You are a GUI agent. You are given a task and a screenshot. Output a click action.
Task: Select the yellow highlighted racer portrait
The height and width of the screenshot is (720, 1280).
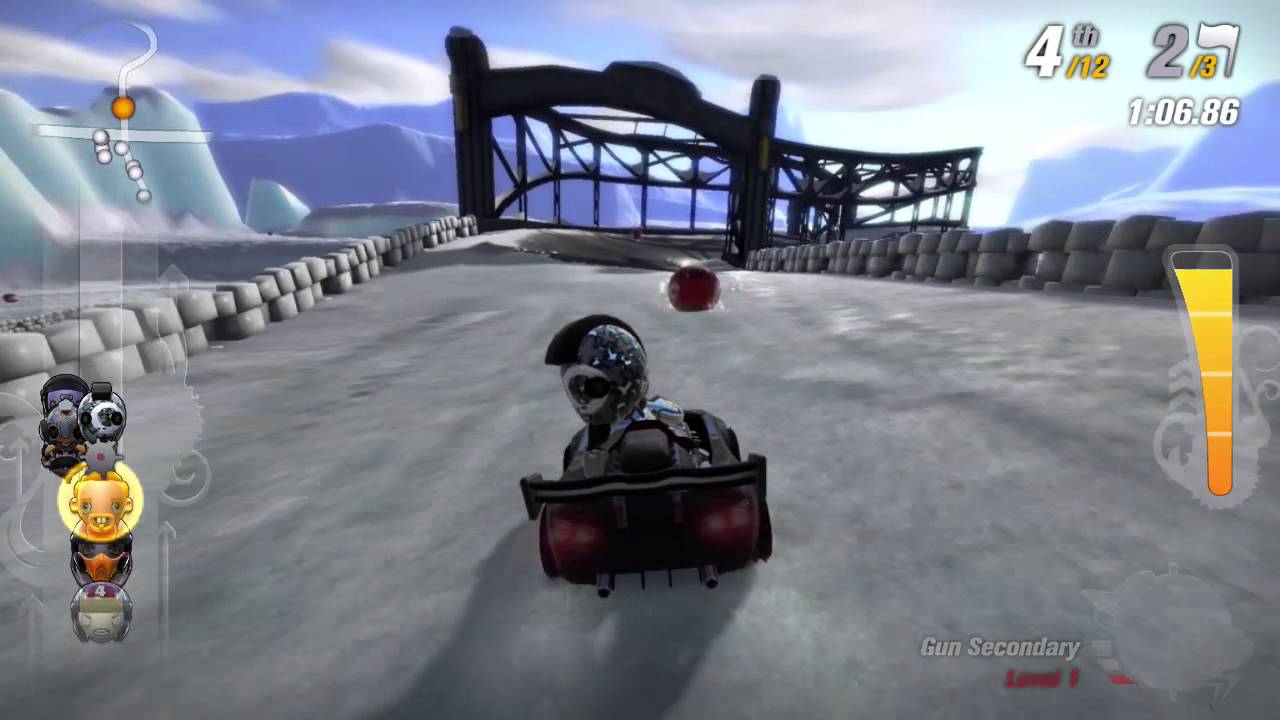tap(99, 505)
